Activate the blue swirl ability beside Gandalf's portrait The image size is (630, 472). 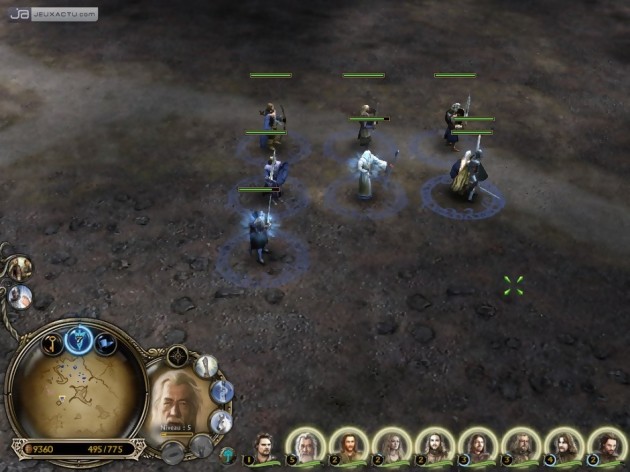click(221, 391)
